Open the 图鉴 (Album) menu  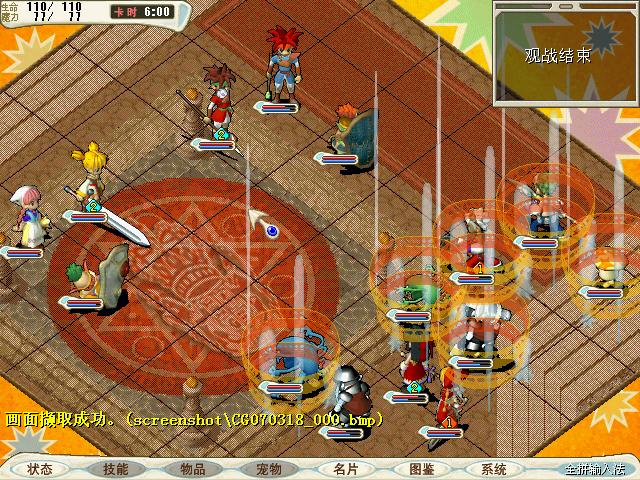[x=421, y=468]
